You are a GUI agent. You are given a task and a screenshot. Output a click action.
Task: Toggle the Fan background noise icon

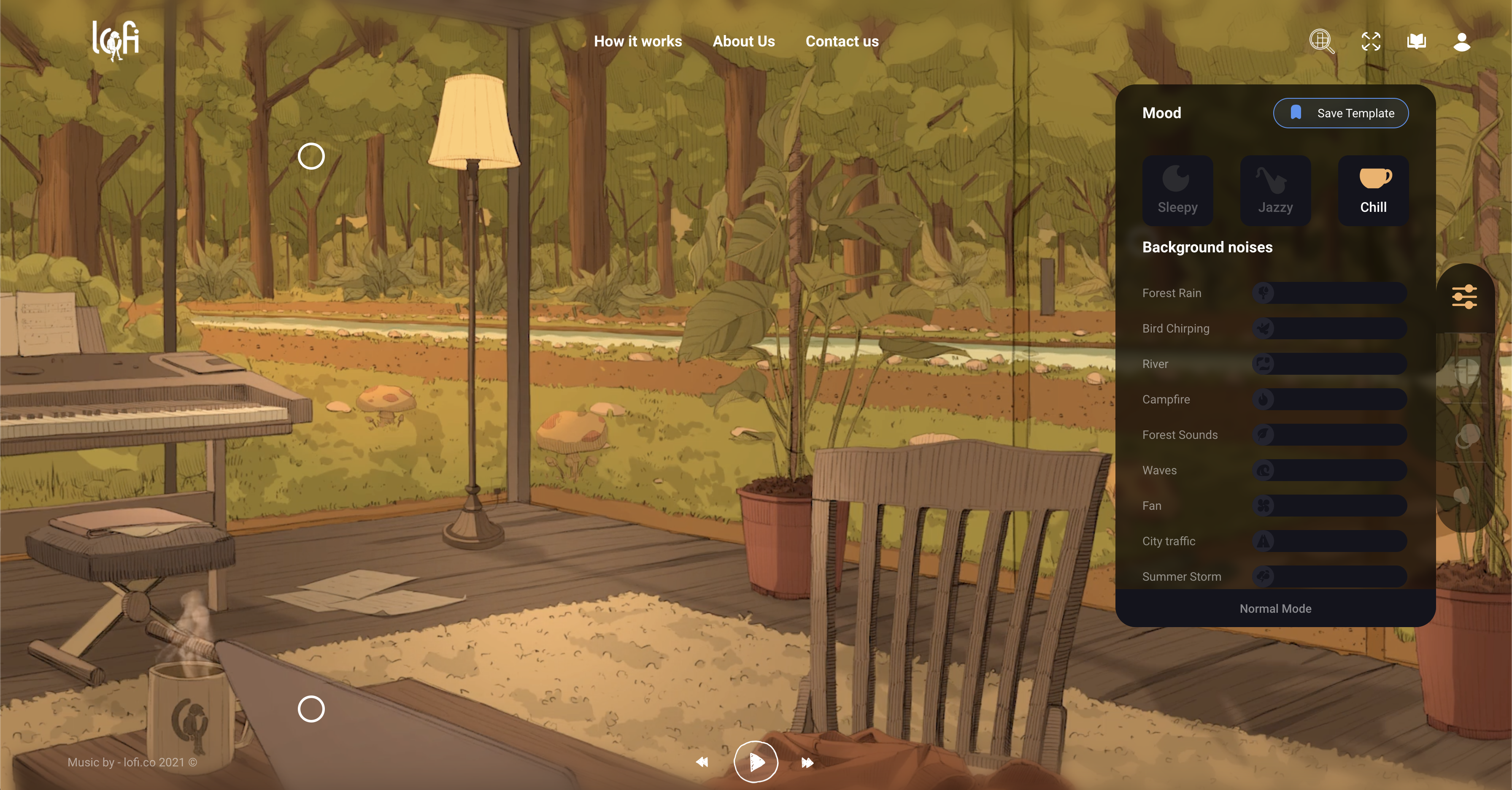point(1263,506)
